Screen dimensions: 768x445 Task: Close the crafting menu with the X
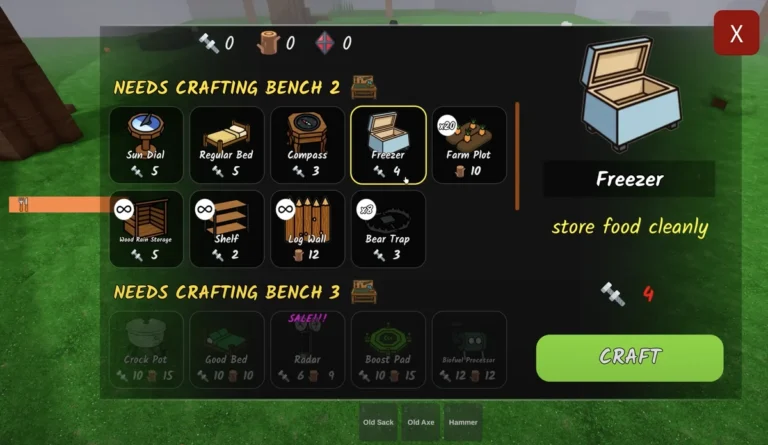click(x=736, y=34)
